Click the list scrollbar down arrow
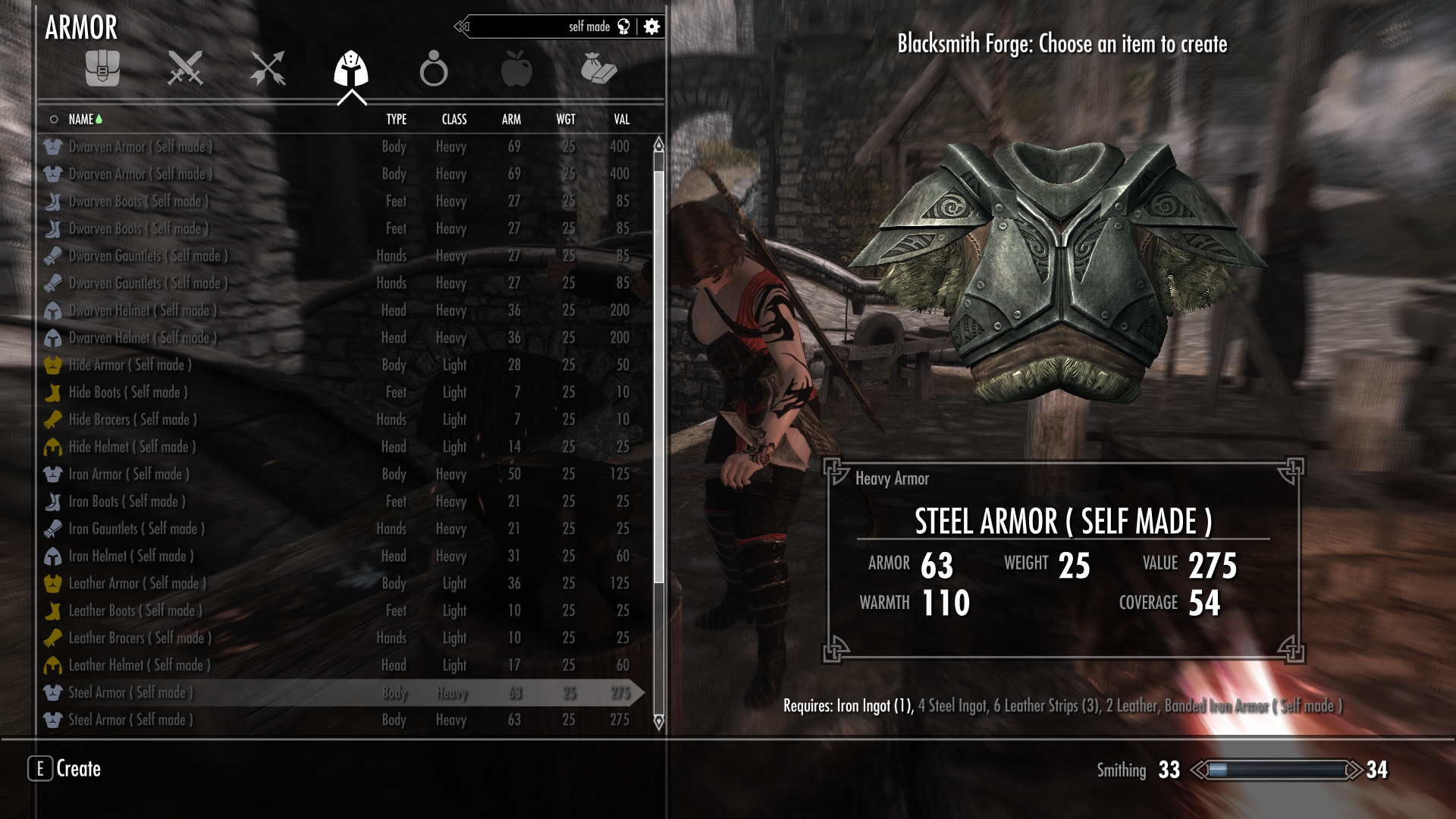Image resolution: width=1456 pixels, height=819 pixels. pyautogui.click(x=658, y=721)
